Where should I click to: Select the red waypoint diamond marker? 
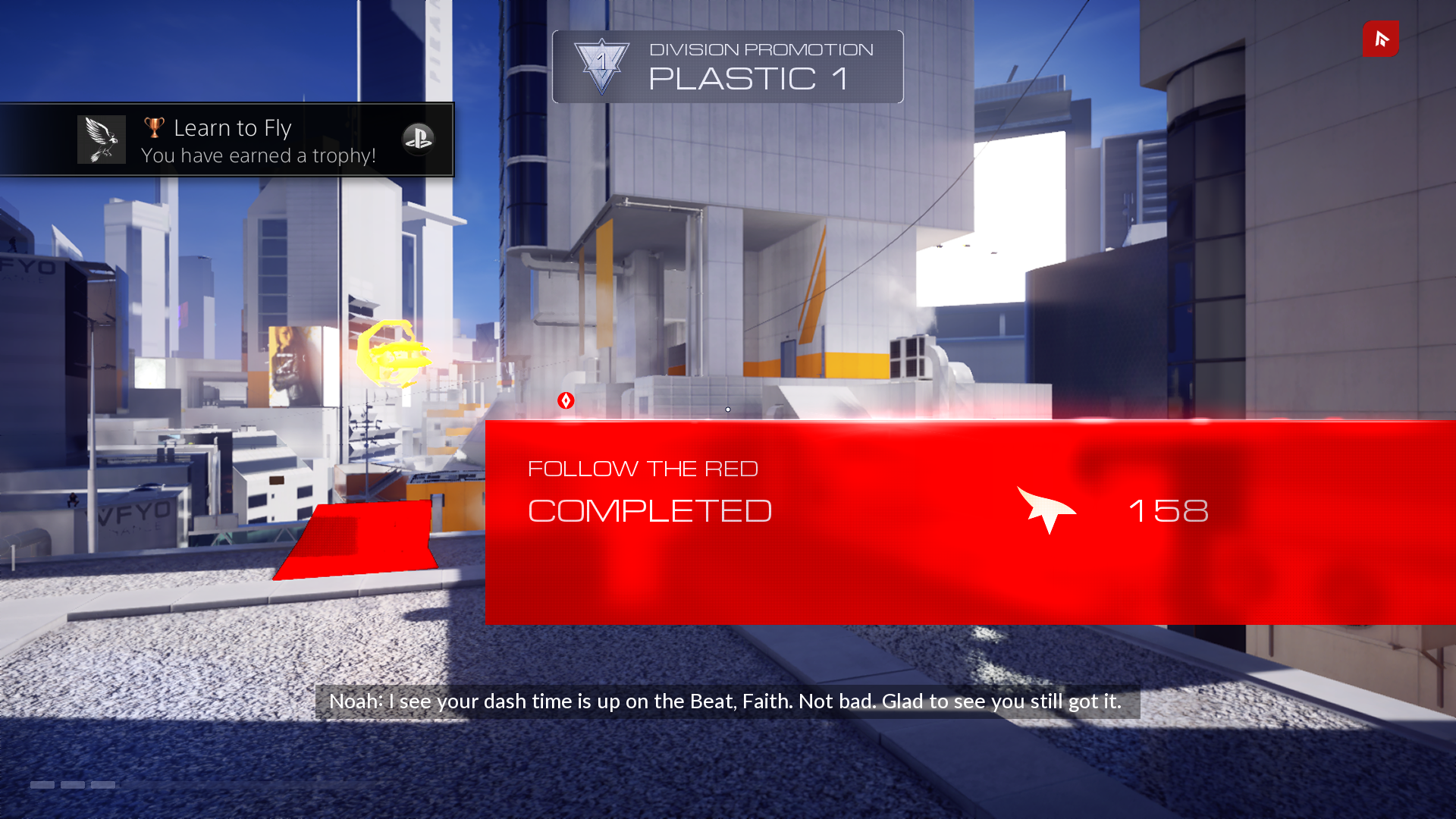pos(566,400)
